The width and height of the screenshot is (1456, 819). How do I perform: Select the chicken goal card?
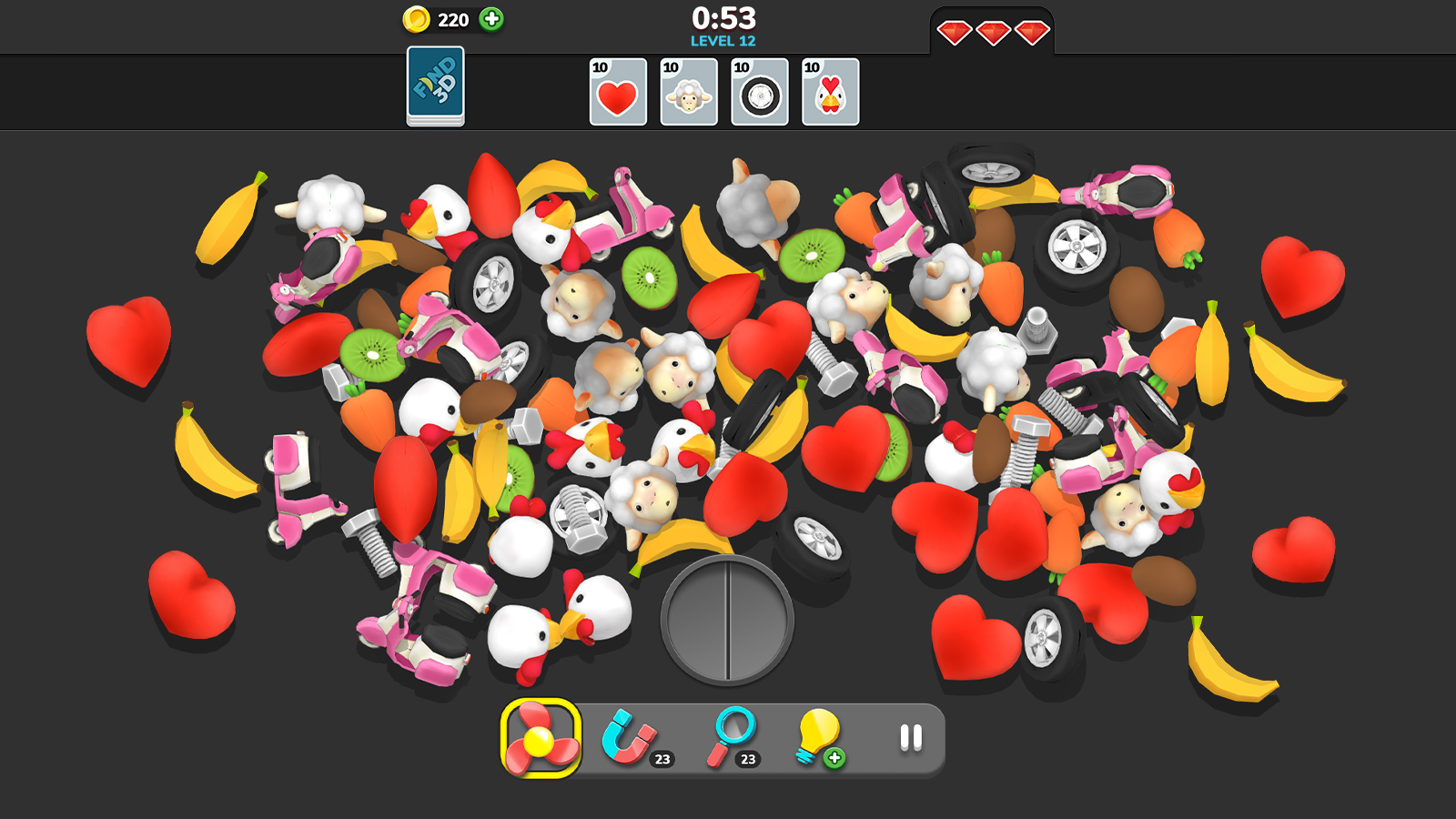tap(831, 91)
